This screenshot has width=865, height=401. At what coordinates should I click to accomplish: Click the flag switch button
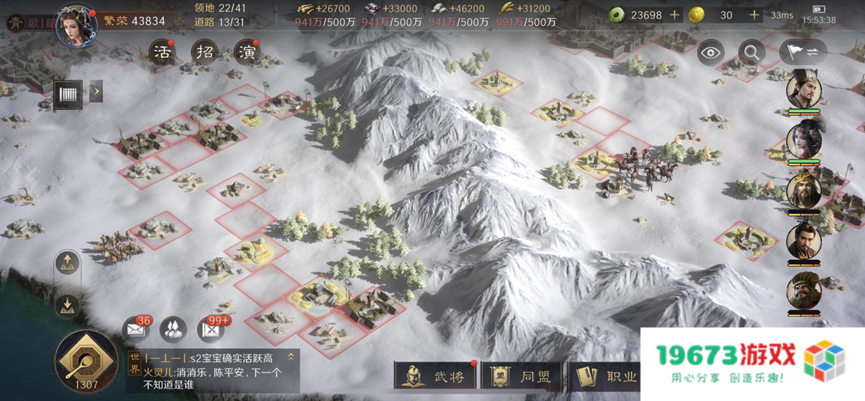point(797,53)
